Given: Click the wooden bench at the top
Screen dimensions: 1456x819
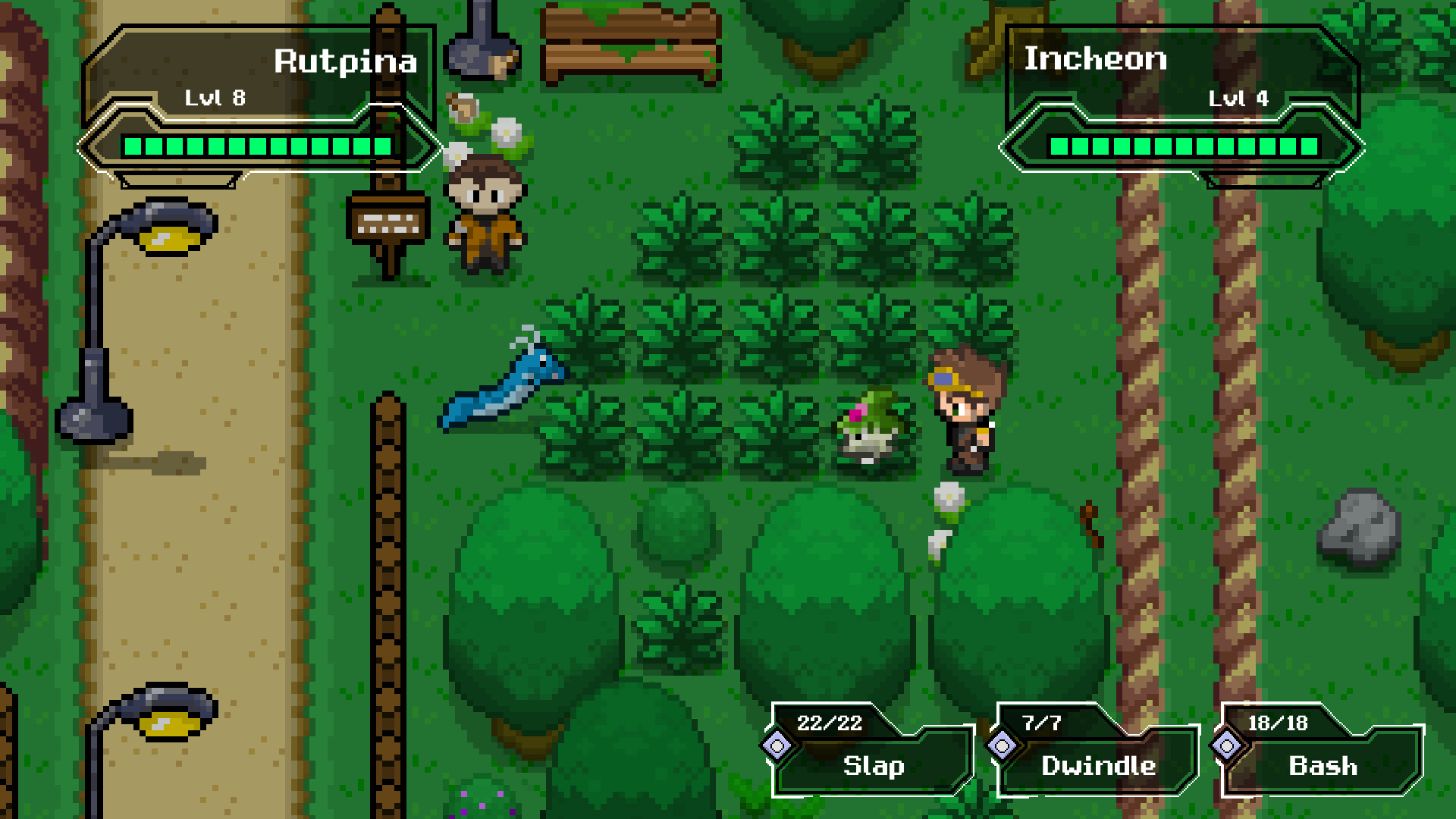Looking at the screenshot, I should 631,45.
